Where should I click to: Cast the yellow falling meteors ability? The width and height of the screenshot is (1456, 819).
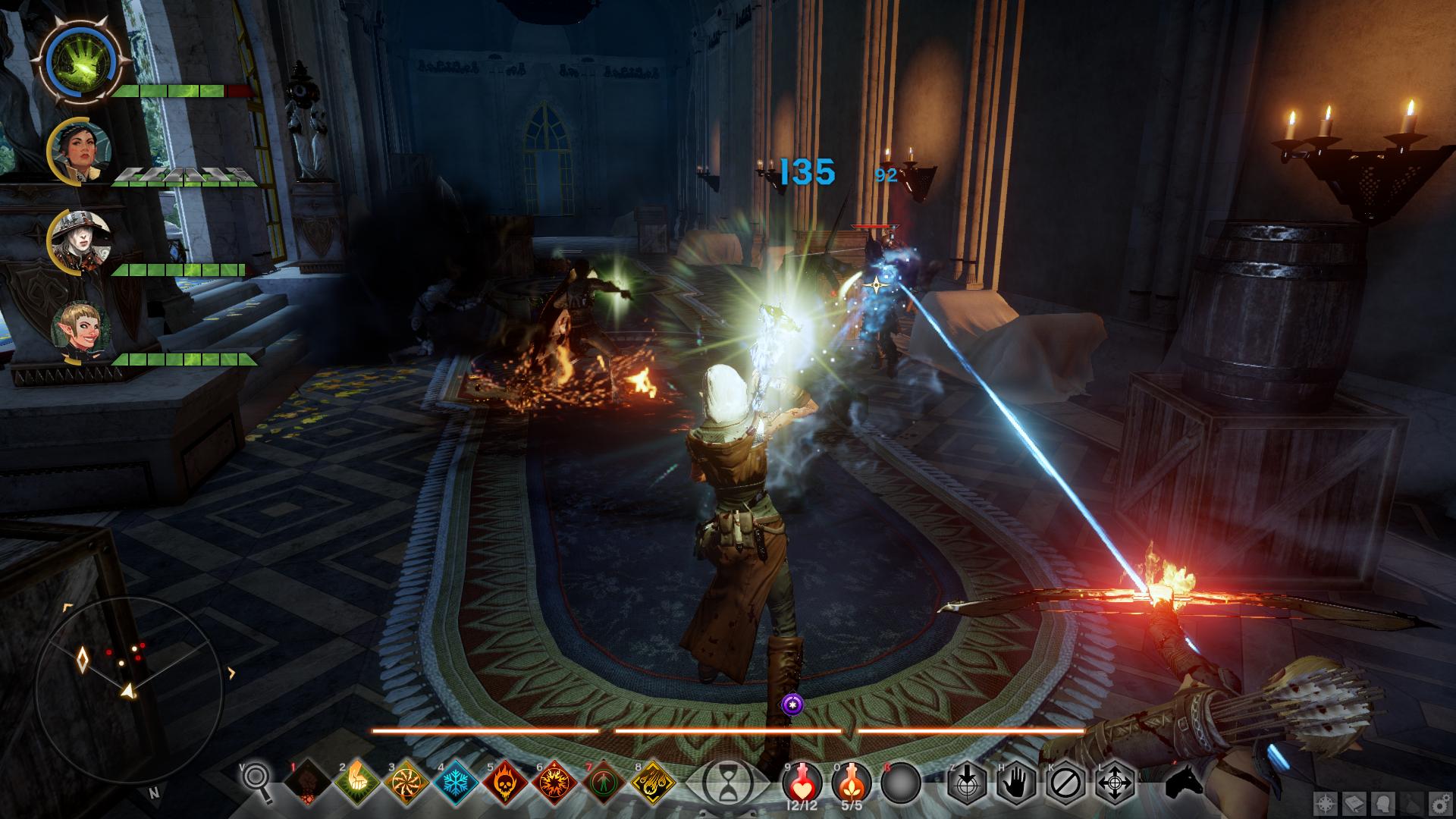654,781
